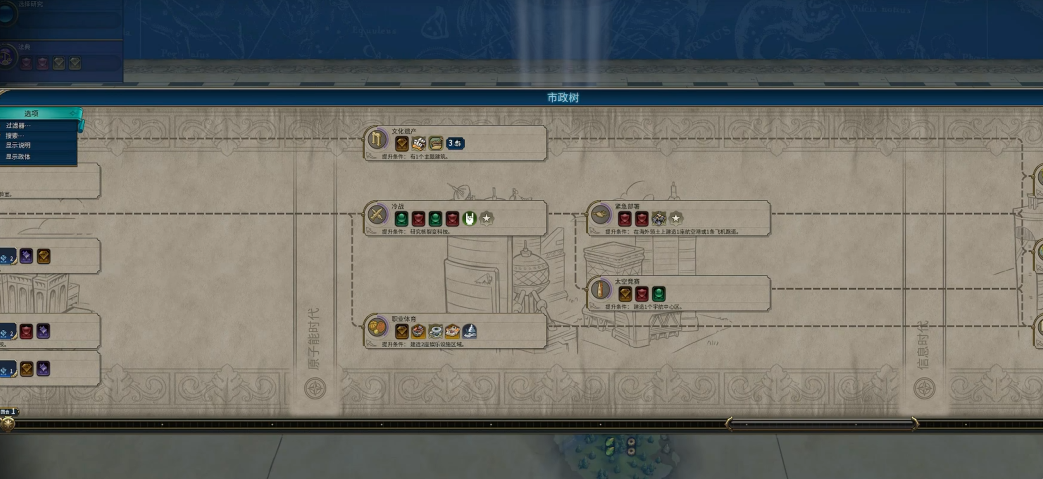Grab the horizontal timeline scrollbar handle

click(x=821, y=424)
